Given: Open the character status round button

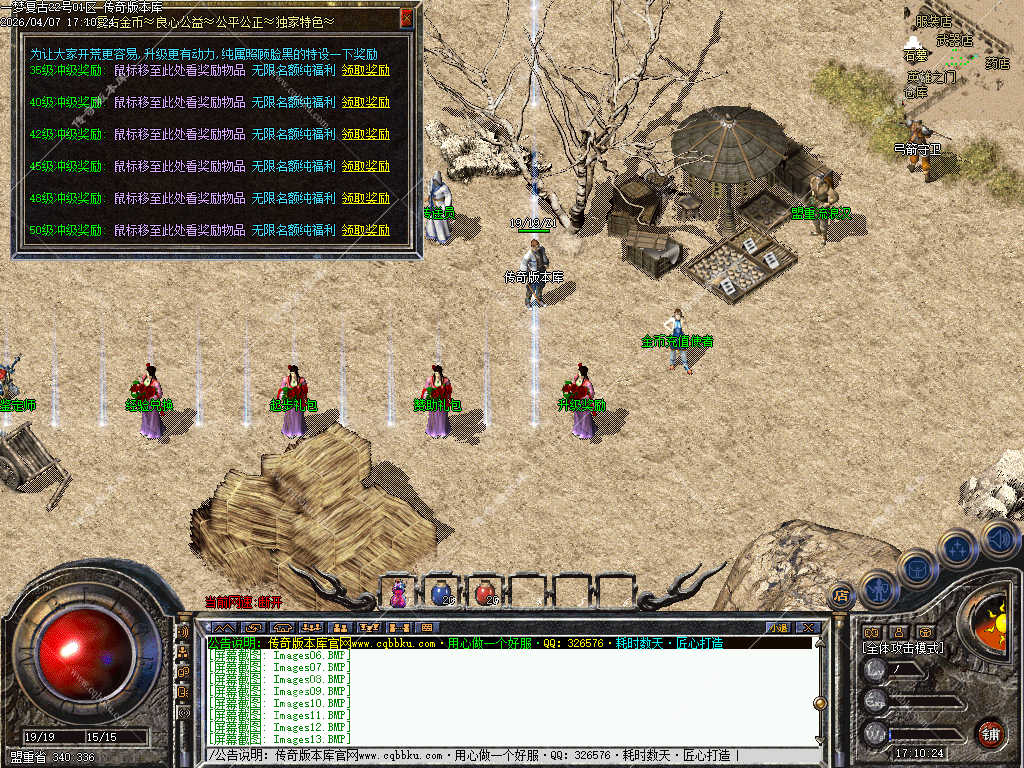Looking at the screenshot, I should (878, 588).
